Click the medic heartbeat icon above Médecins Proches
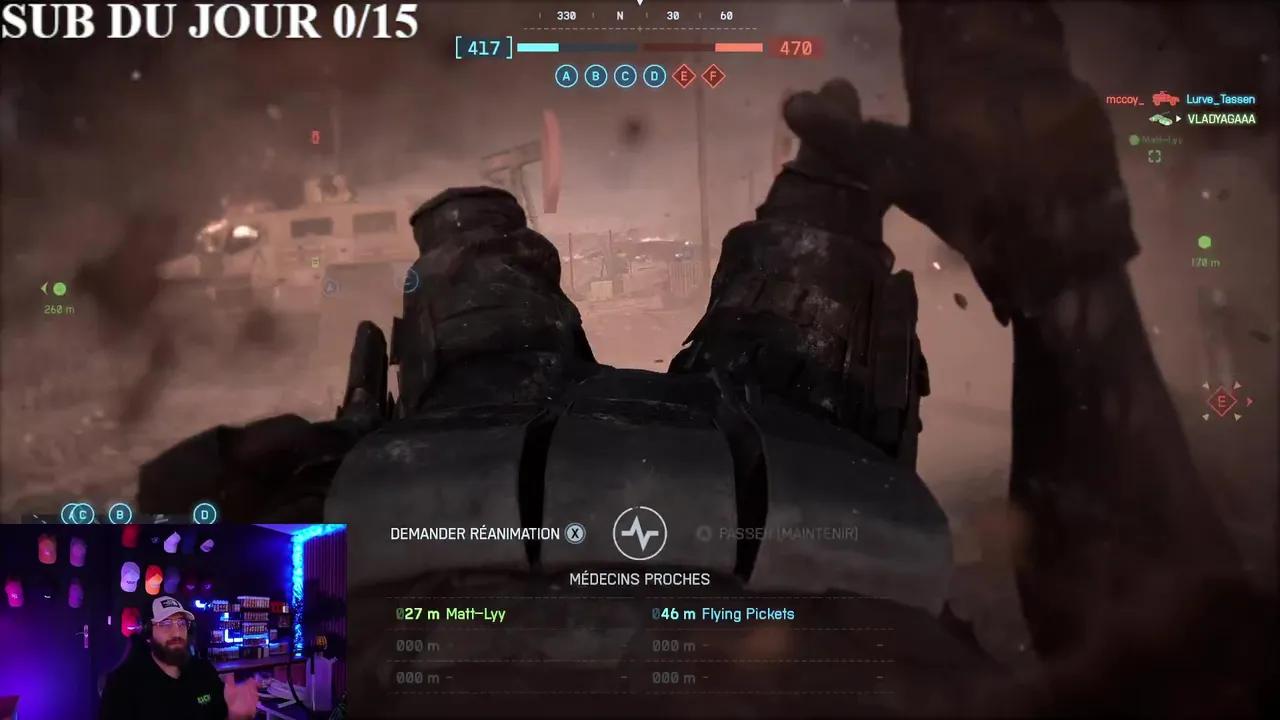 pyautogui.click(x=640, y=533)
